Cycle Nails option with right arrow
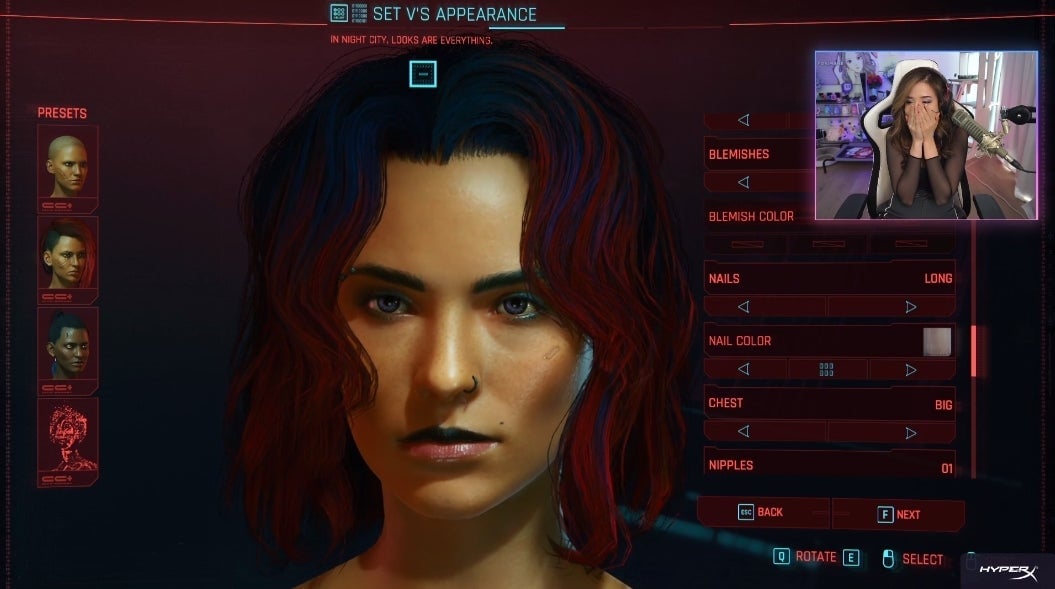 coord(910,307)
